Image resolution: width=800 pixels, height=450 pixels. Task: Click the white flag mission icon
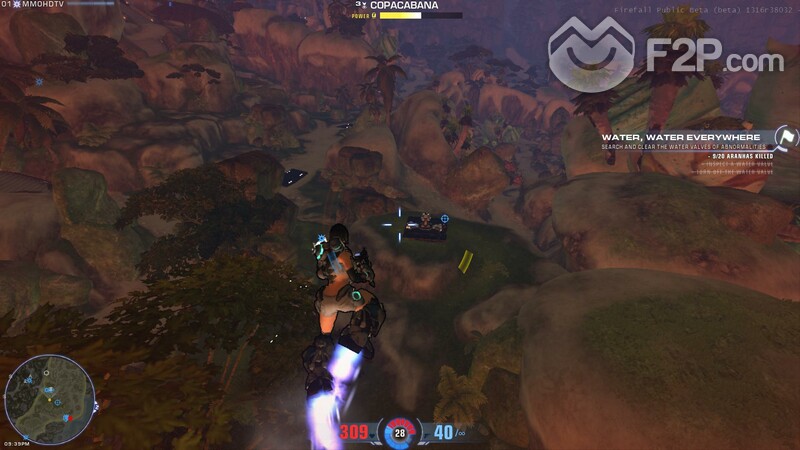tap(787, 137)
